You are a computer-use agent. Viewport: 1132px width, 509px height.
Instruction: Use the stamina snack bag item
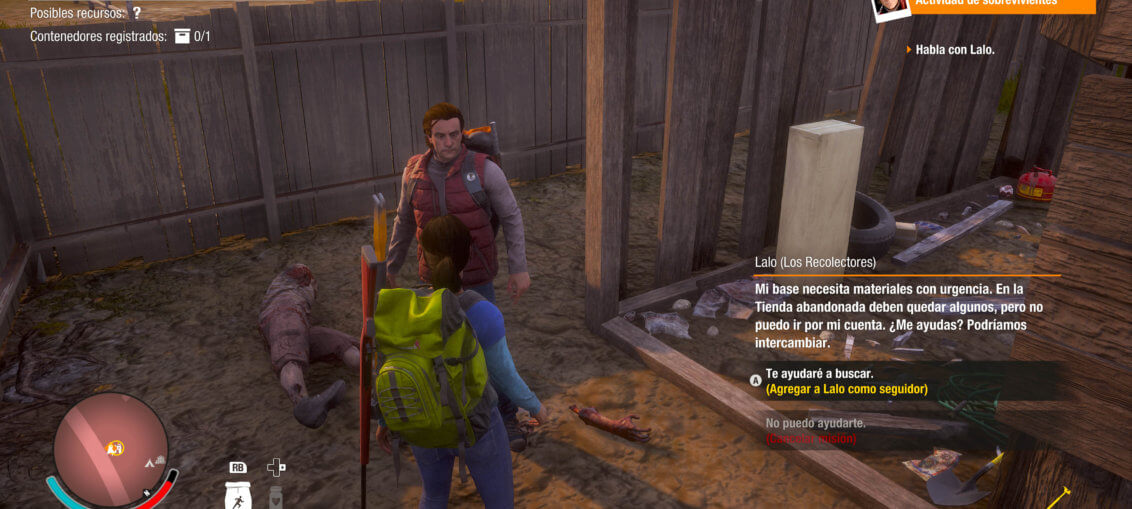coord(238,495)
